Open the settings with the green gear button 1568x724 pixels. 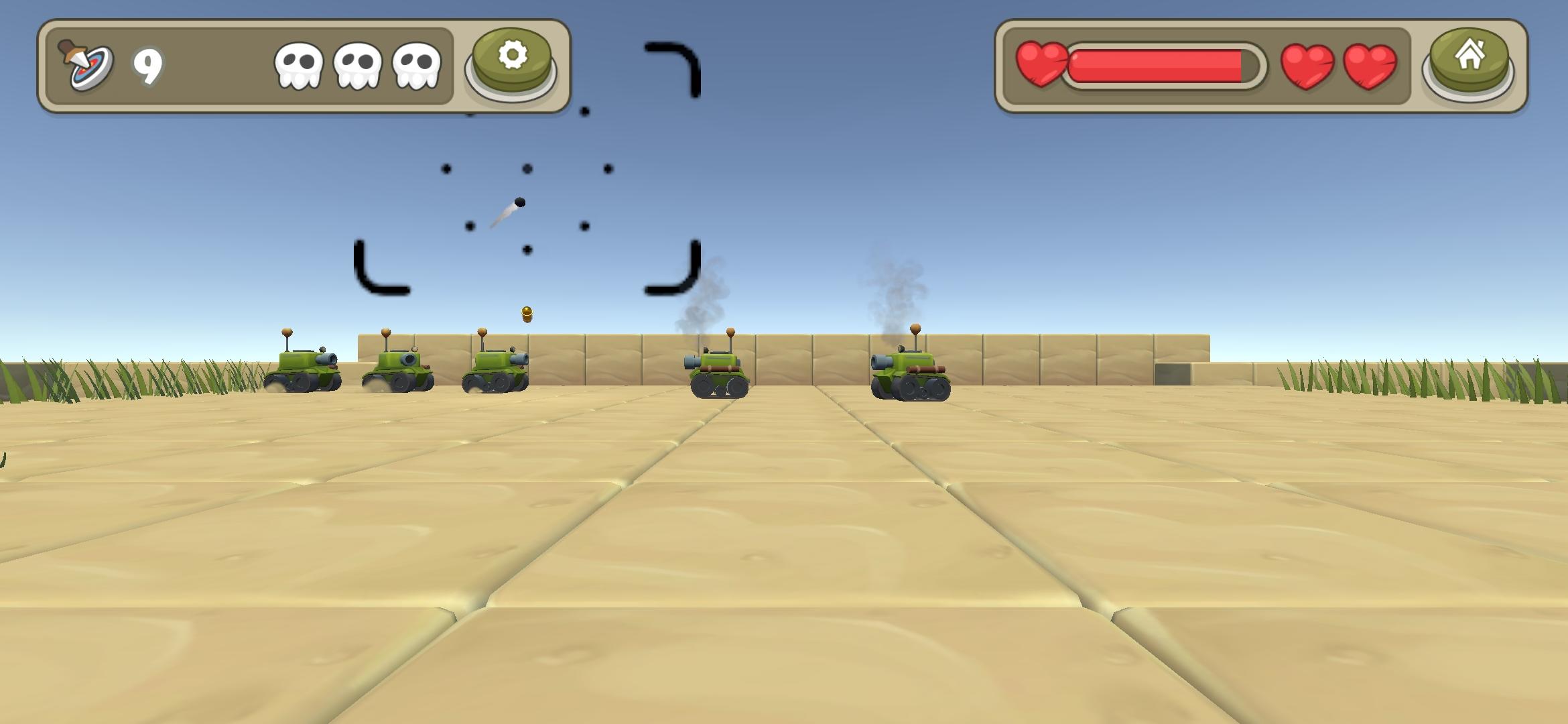click(512, 60)
